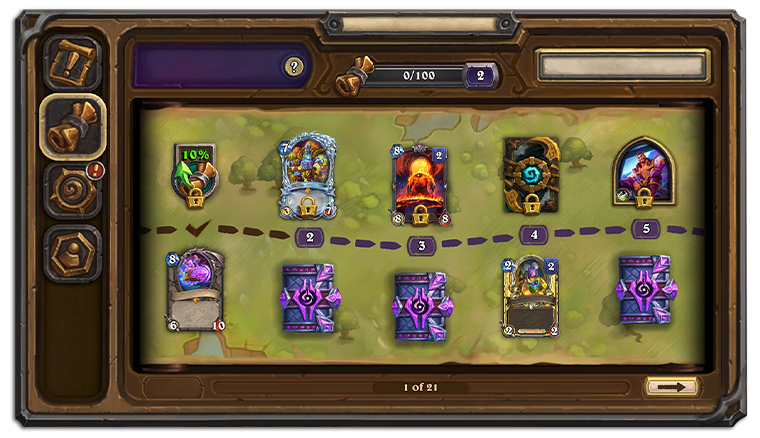Switch to the hexagon pawn figure tab
760x438 pixels.
pyautogui.click(x=73, y=251)
